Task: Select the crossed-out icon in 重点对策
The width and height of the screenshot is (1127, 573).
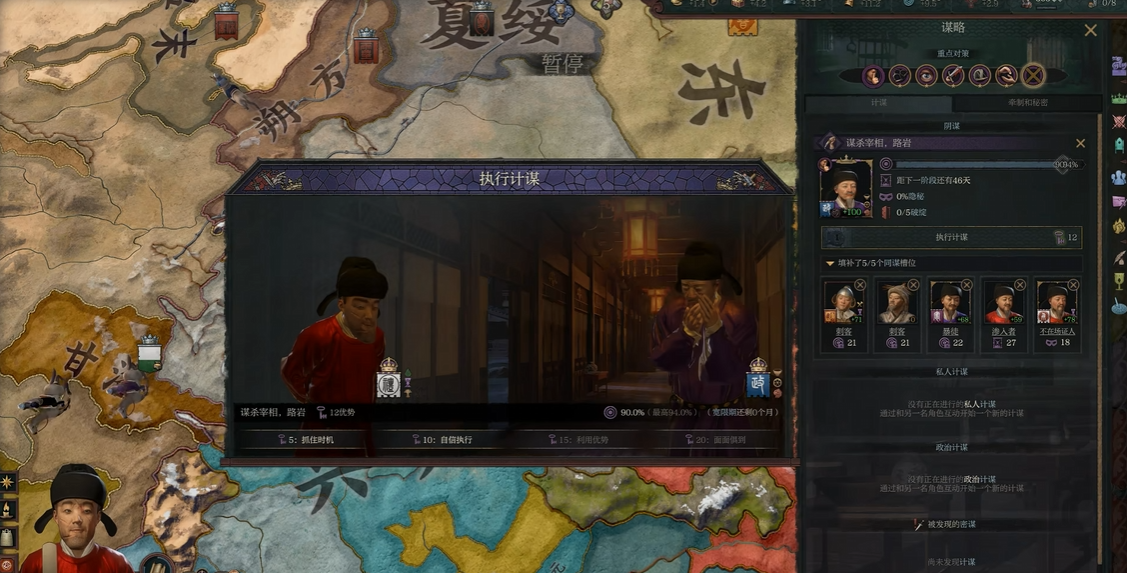Action: [1033, 75]
